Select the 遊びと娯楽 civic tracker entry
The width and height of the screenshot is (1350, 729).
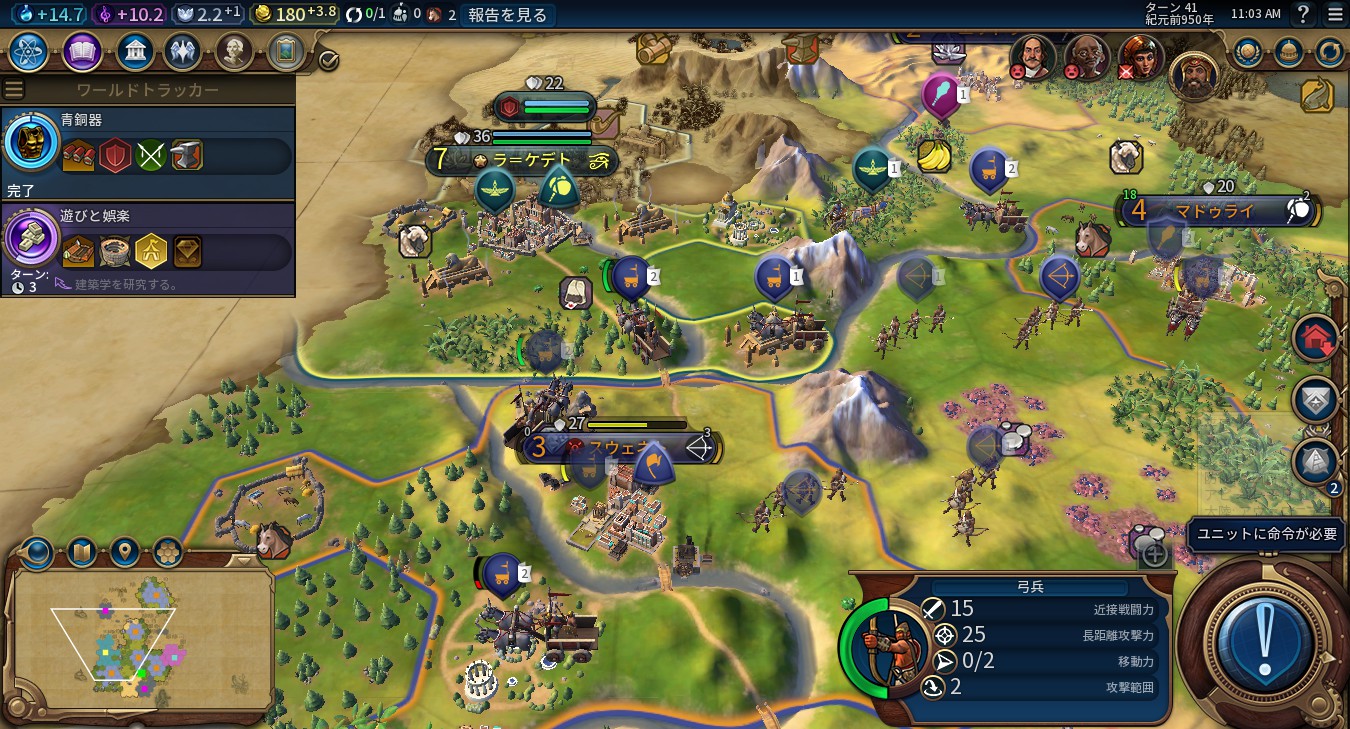(148, 247)
